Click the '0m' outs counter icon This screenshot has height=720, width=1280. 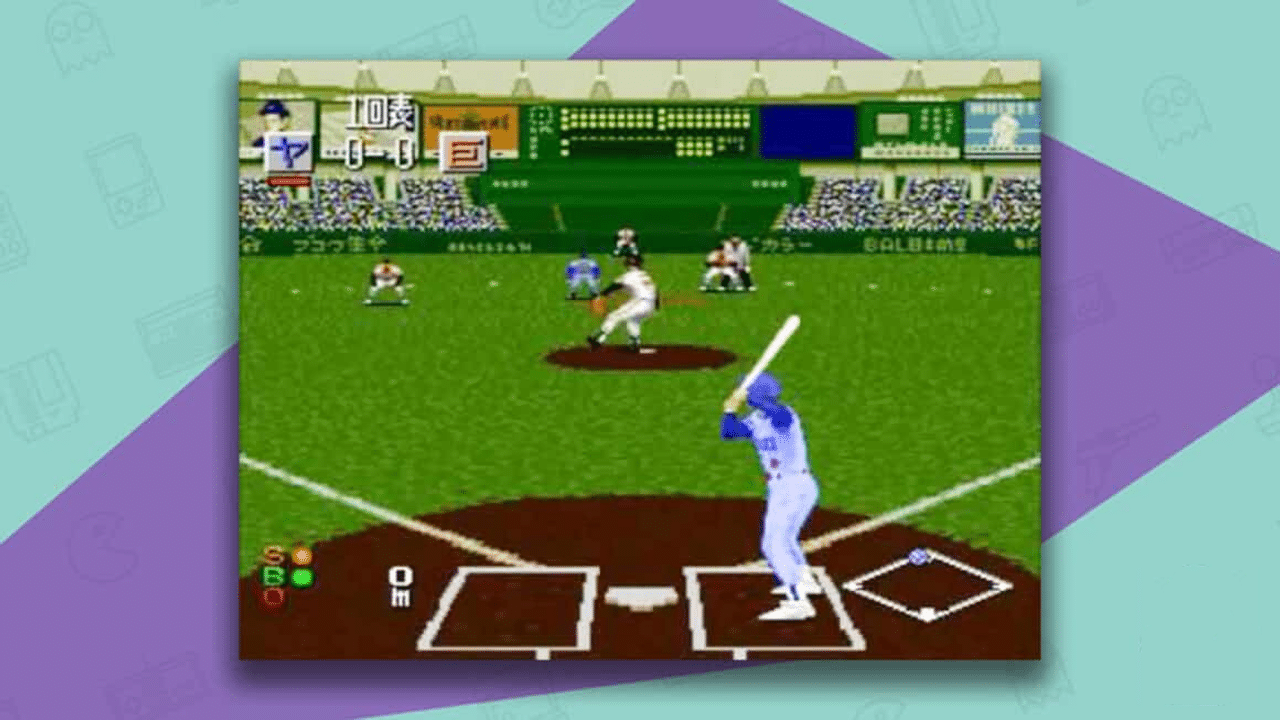tap(401, 588)
